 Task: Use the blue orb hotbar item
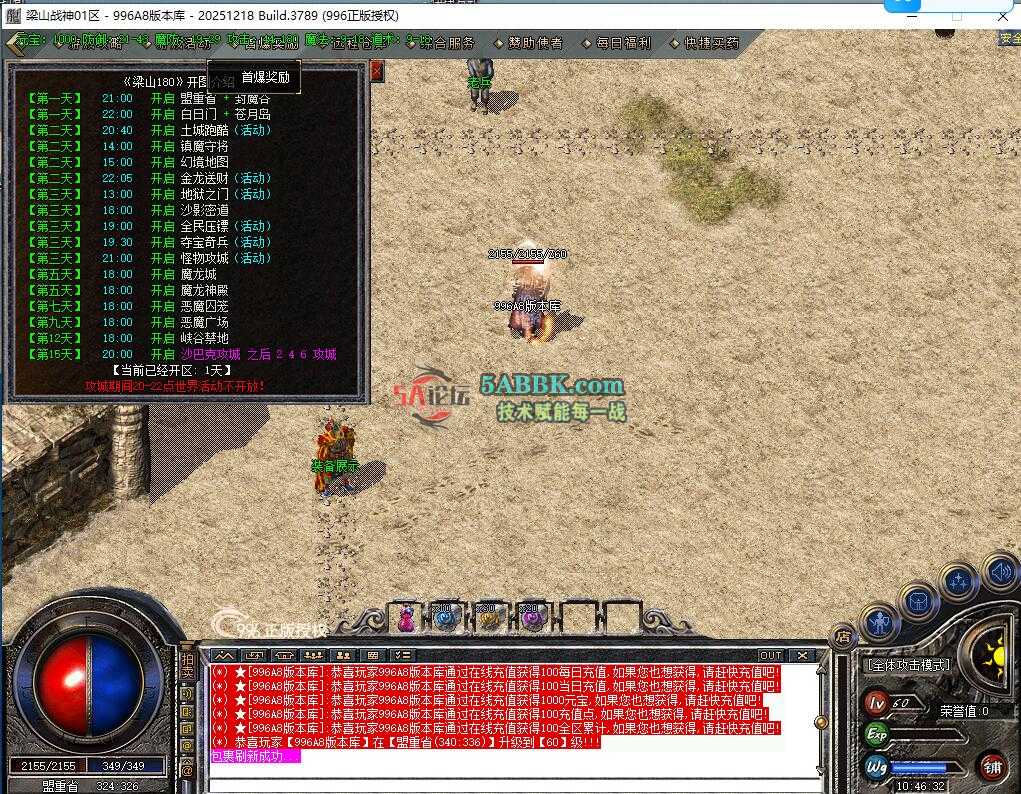click(x=445, y=619)
